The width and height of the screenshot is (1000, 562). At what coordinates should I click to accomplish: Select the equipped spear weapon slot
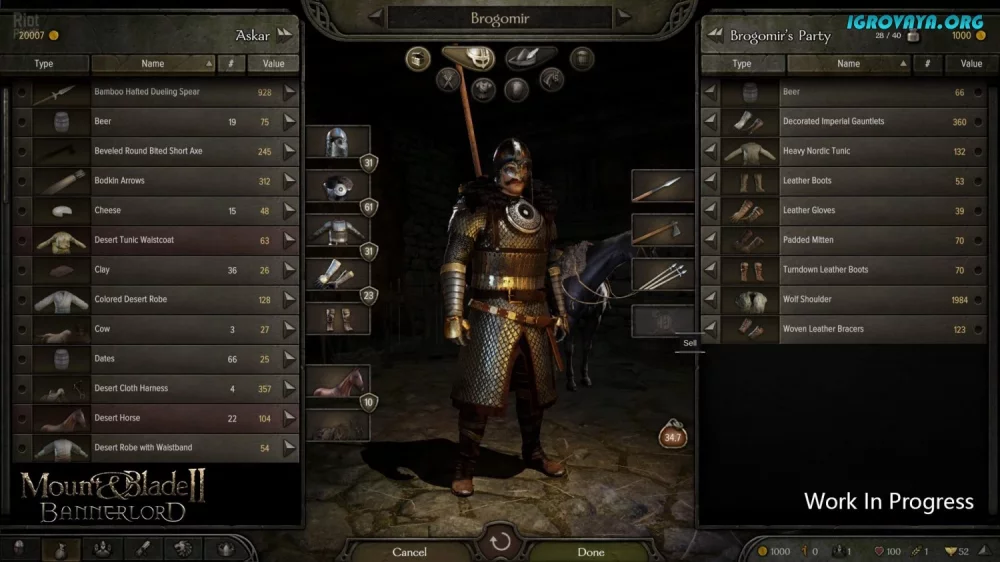(x=662, y=186)
